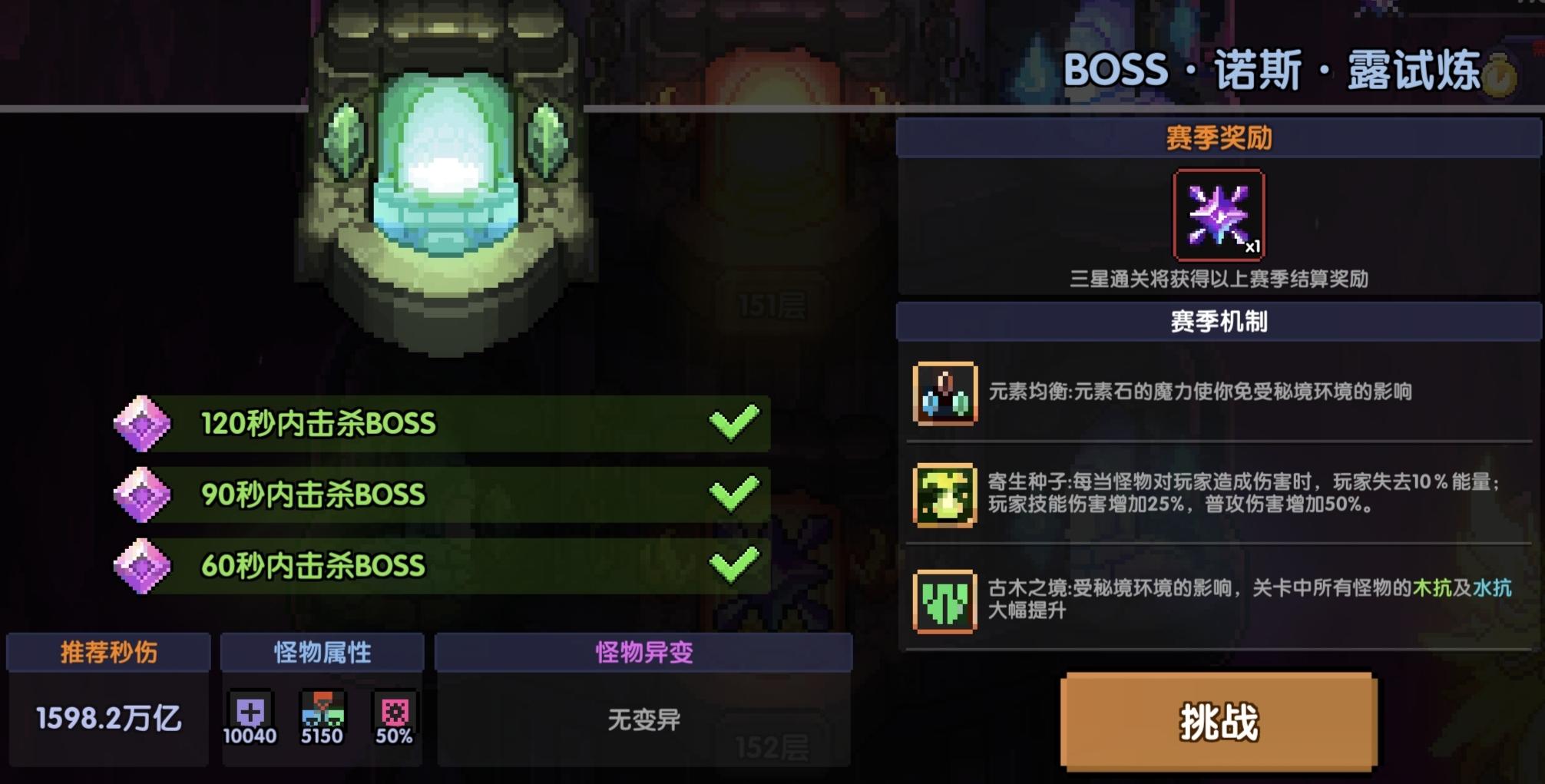
Task: Switch to the 怪物属性 panel header
Action: (323, 653)
